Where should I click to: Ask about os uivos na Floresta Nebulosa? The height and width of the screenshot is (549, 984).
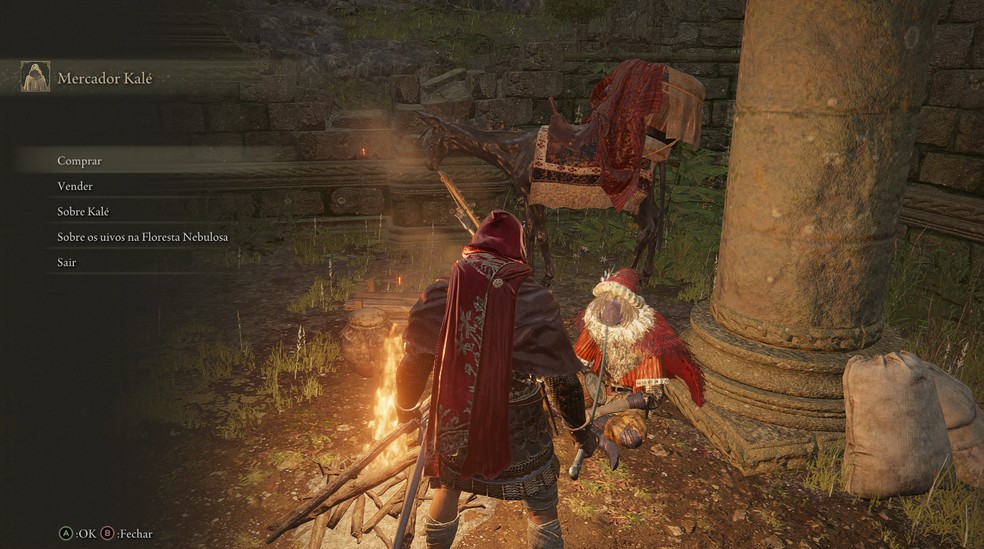point(143,237)
